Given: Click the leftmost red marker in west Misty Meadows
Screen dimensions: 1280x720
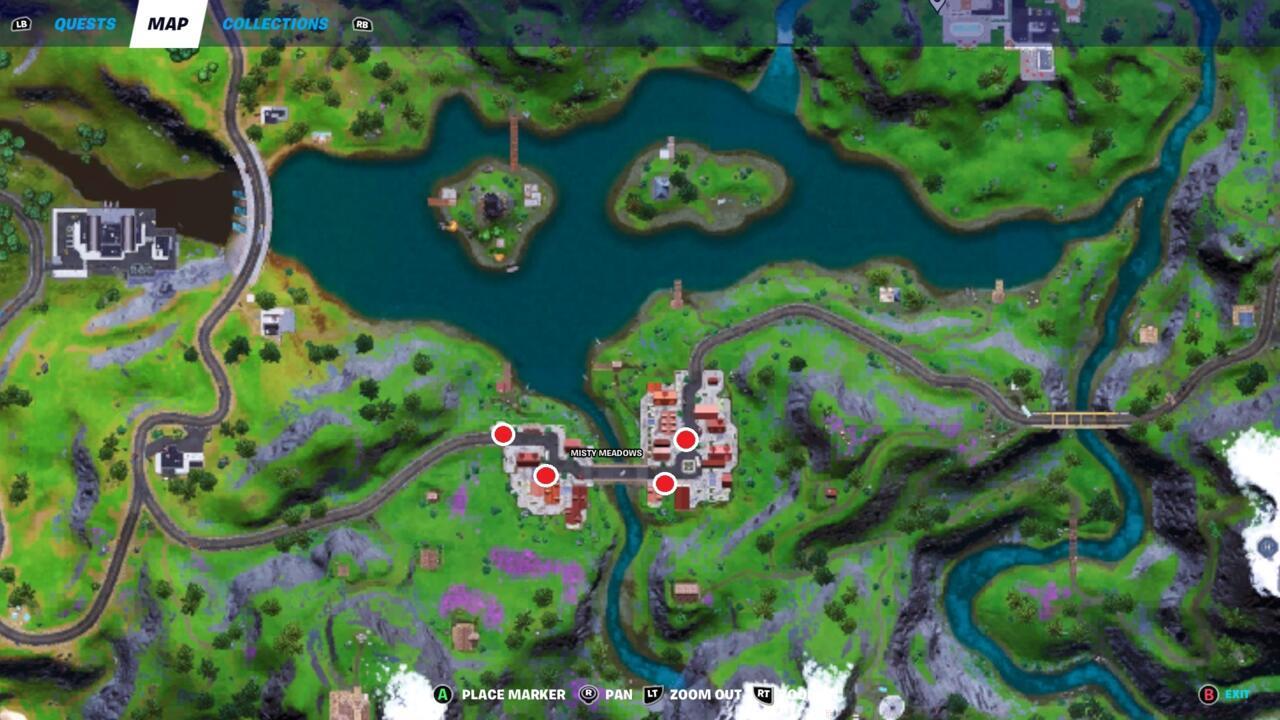Looking at the screenshot, I should click(x=503, y=434).
